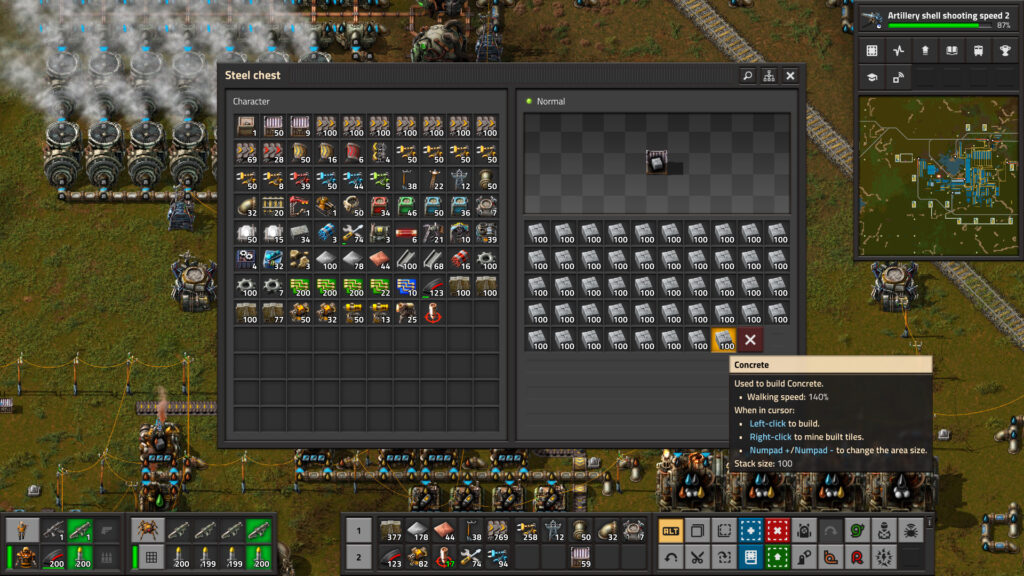Click the red X limit slot in chest
Image resolution: width=1024 pixels, height=576 pixels.
point(750,340)
